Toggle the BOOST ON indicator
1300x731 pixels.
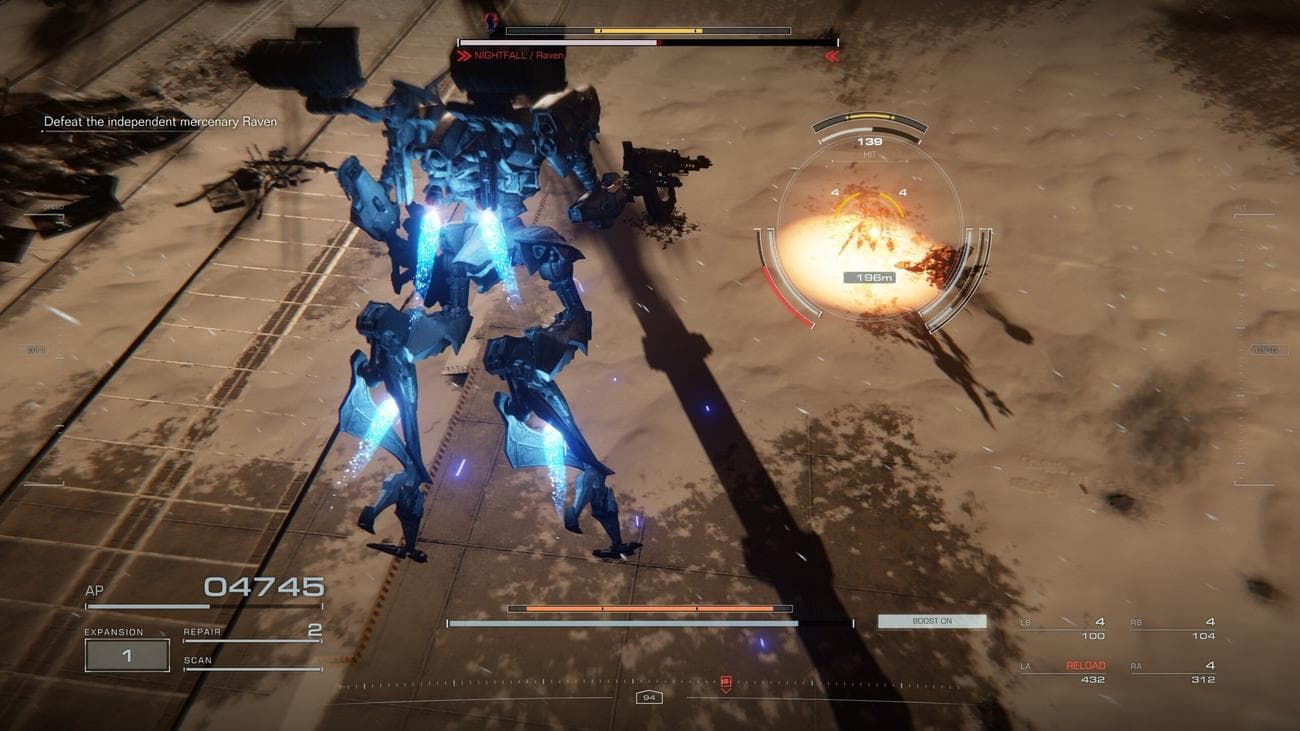pos(931,620)
